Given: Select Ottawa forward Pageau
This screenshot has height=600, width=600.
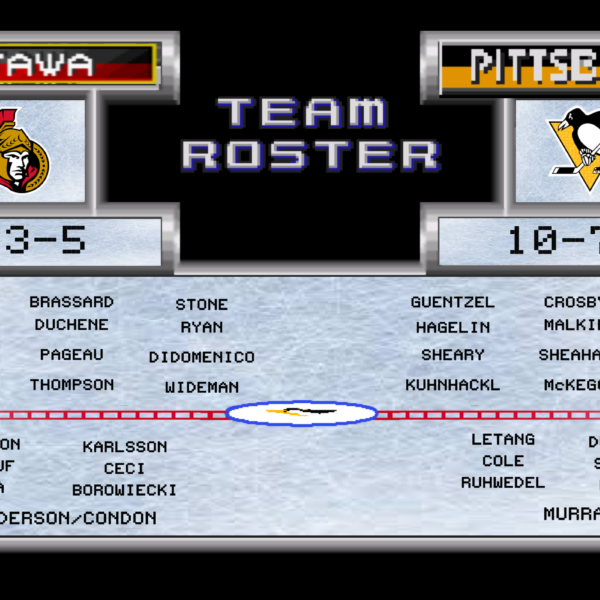Looking at the screenshot, I should 71,355.
